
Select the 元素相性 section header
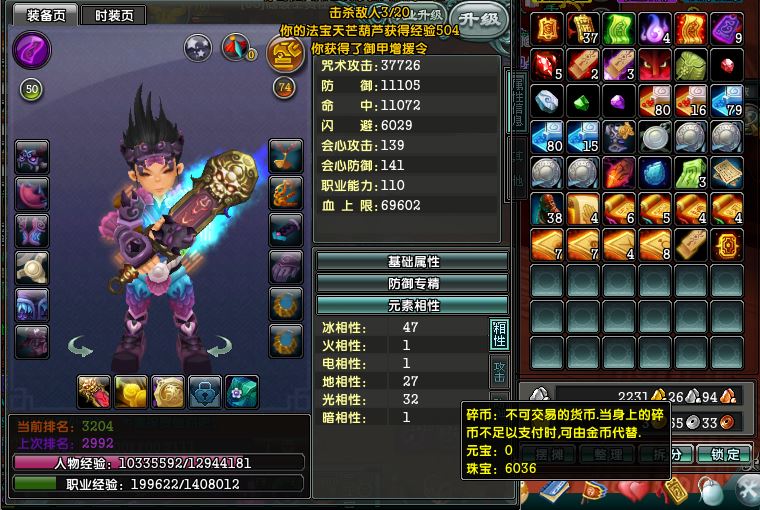click(412, 305)
